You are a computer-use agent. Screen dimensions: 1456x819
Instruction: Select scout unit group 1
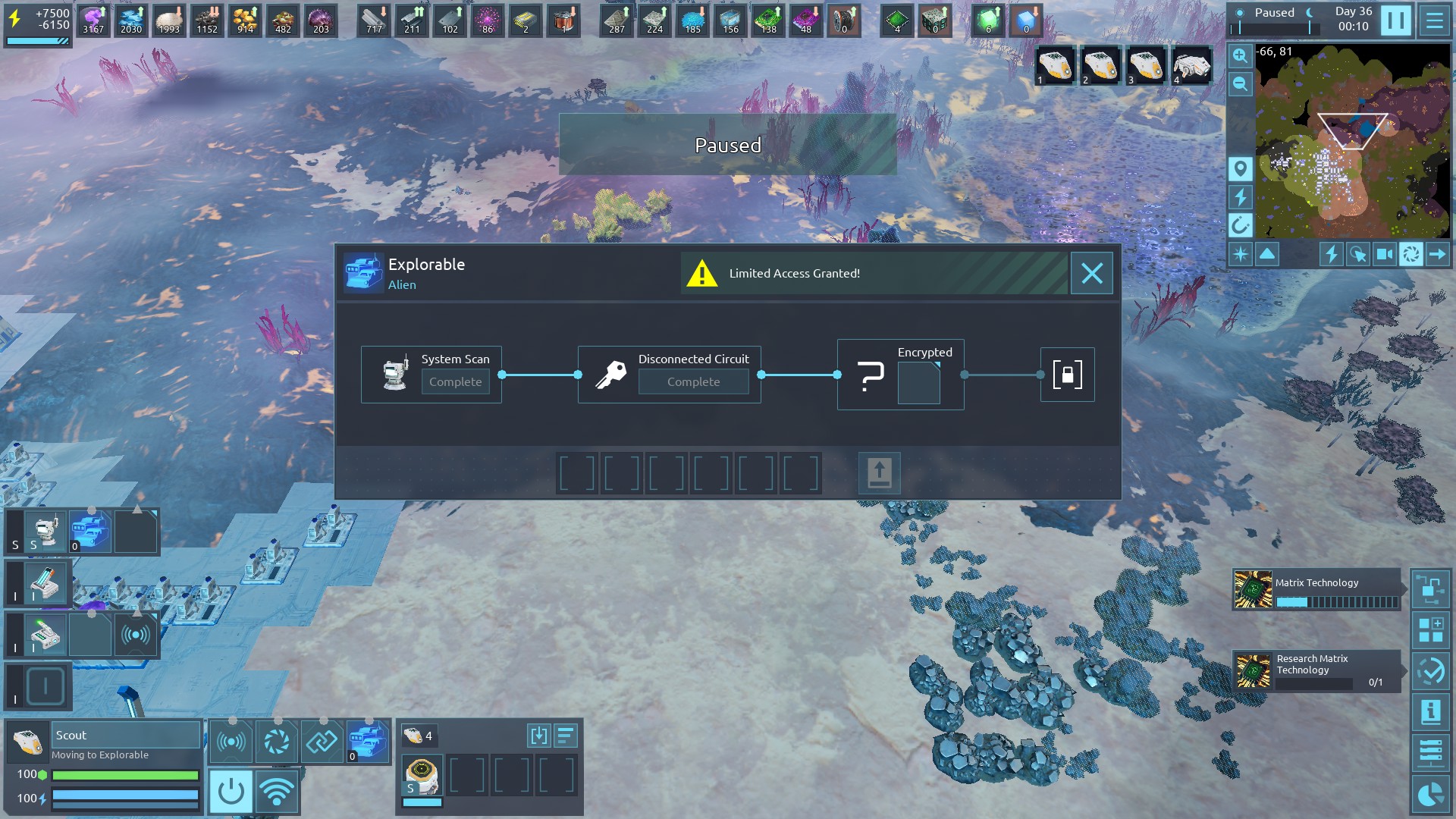[x=1055, y=65]
